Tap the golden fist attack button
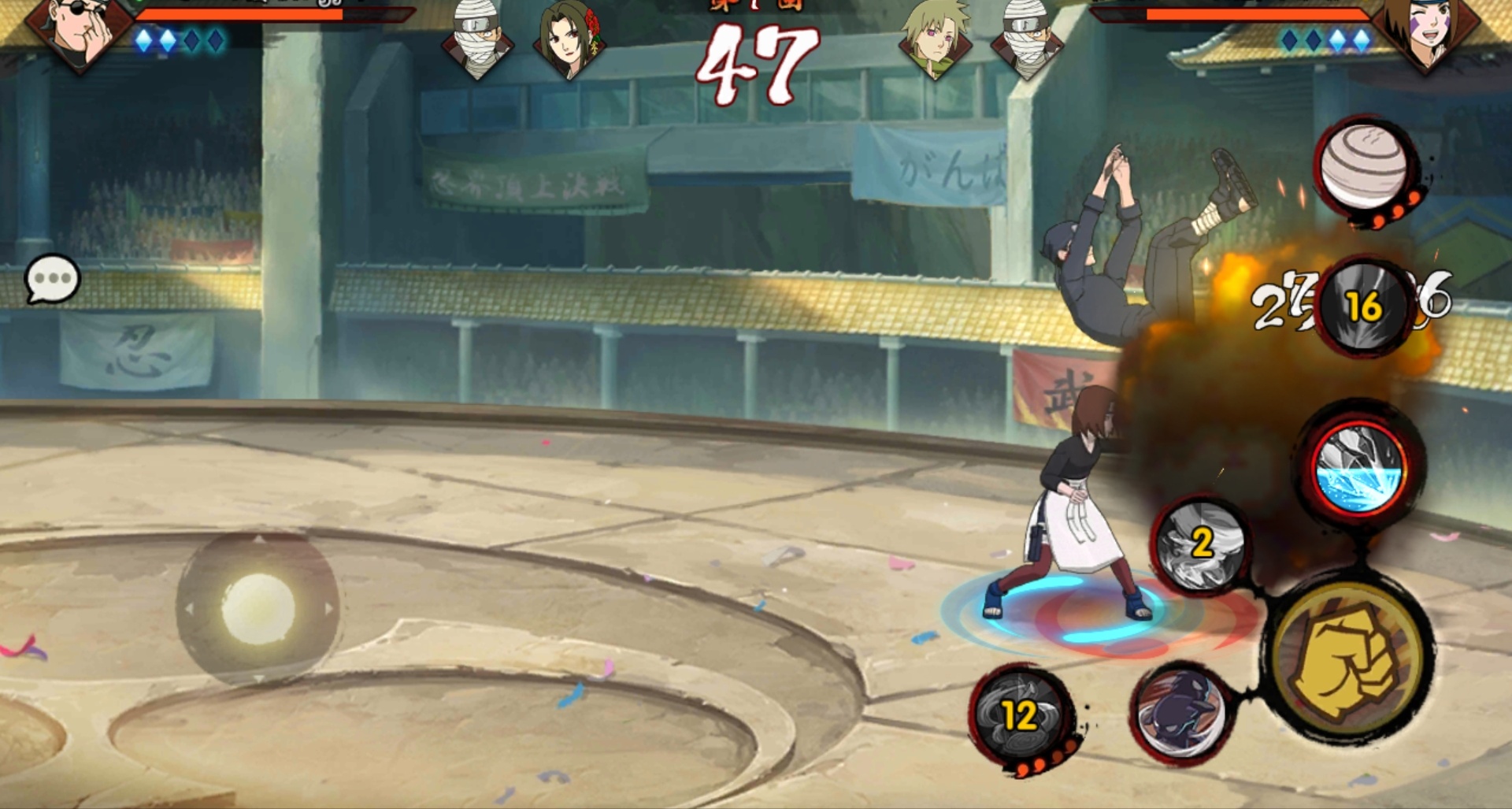1512x809 pixels. tap(1349, 660)
